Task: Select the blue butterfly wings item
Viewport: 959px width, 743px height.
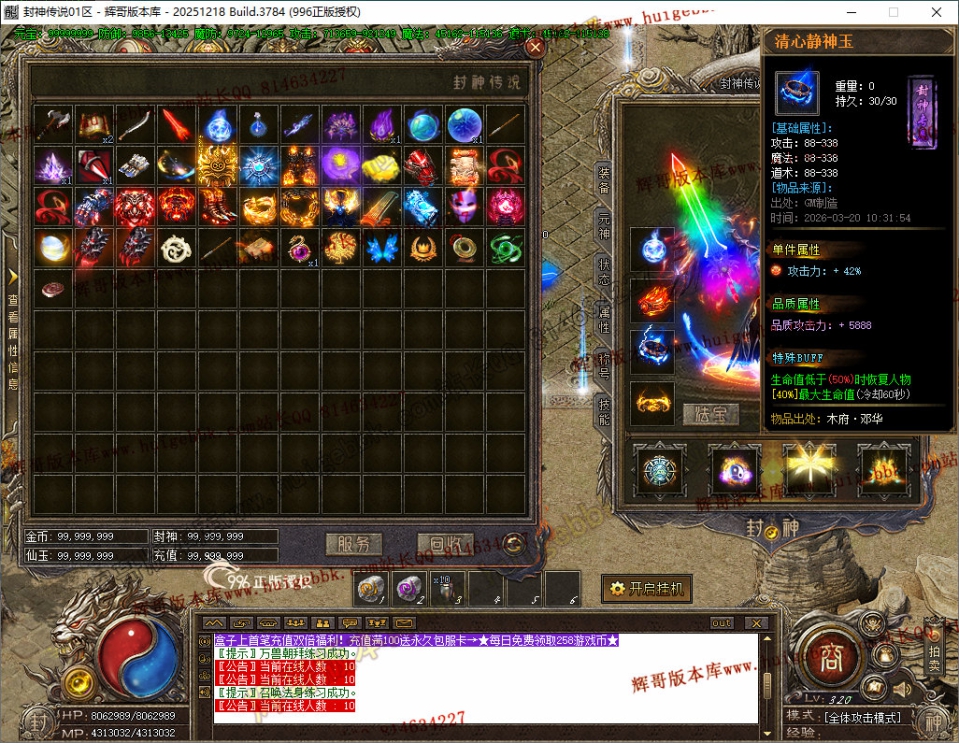Action: click(x=381, y=247)
